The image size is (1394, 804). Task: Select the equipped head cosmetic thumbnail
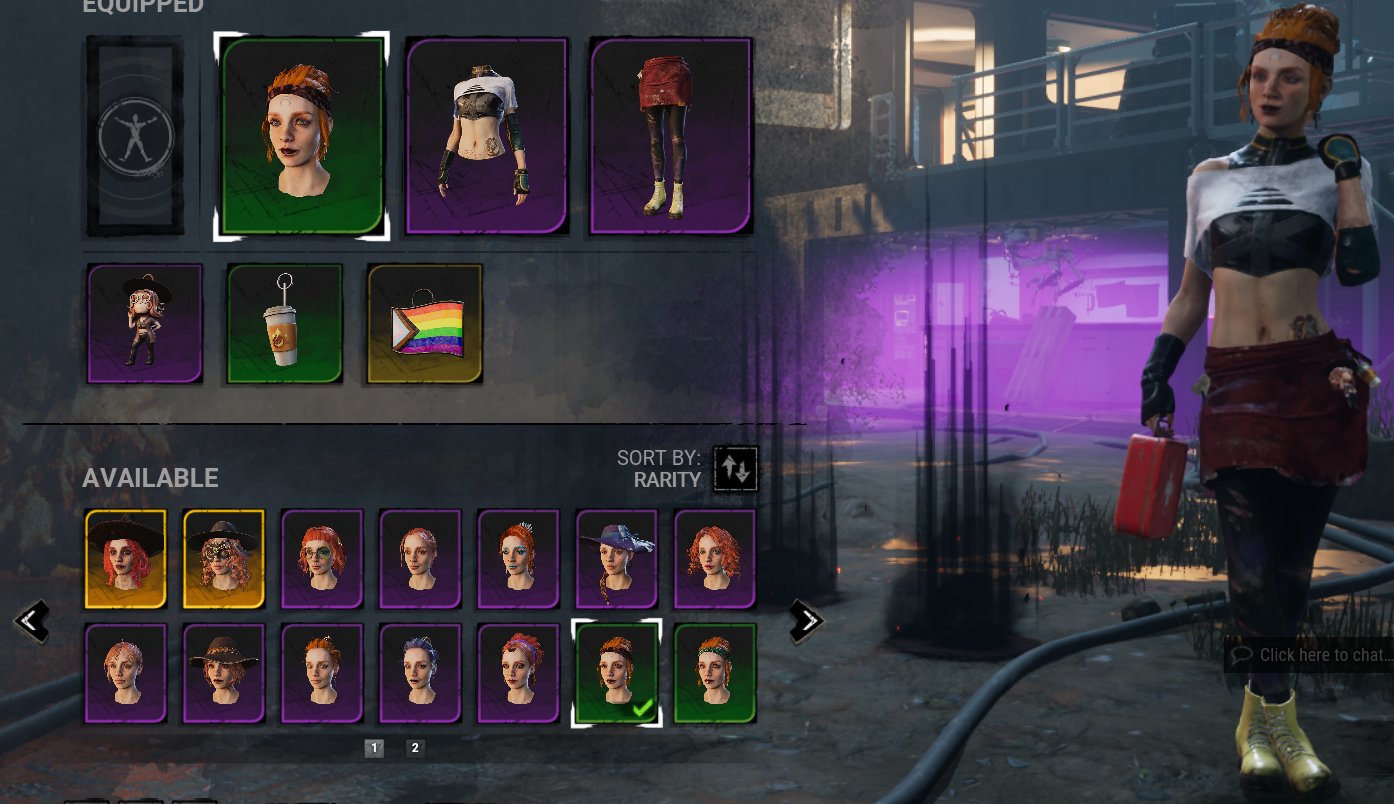click(301, 137)
